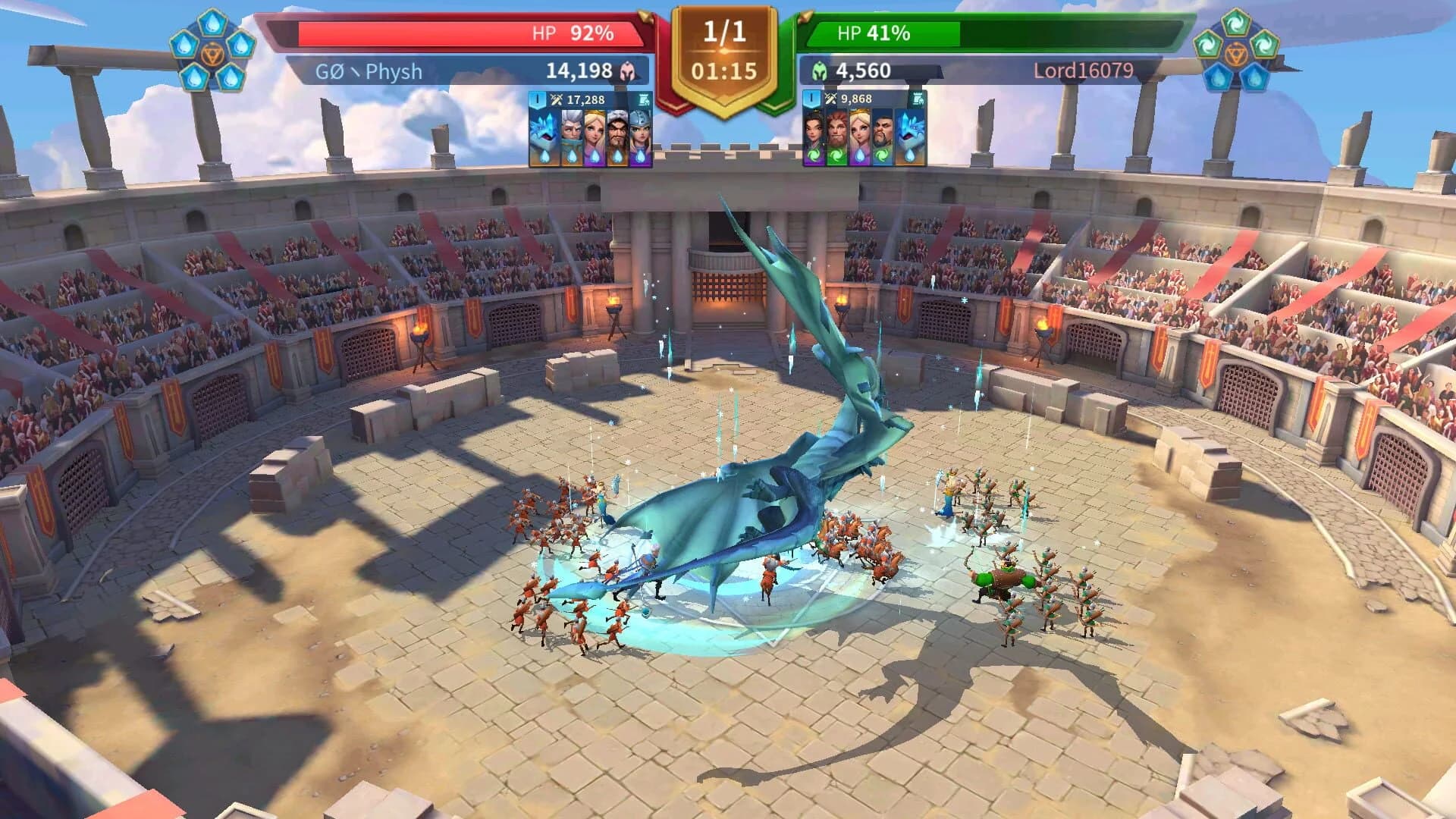Tap the 'I' tile on the enemy squad panel
Image resolution: width=1456 pixels, height=819 pixels.
[x=811, y=99]
